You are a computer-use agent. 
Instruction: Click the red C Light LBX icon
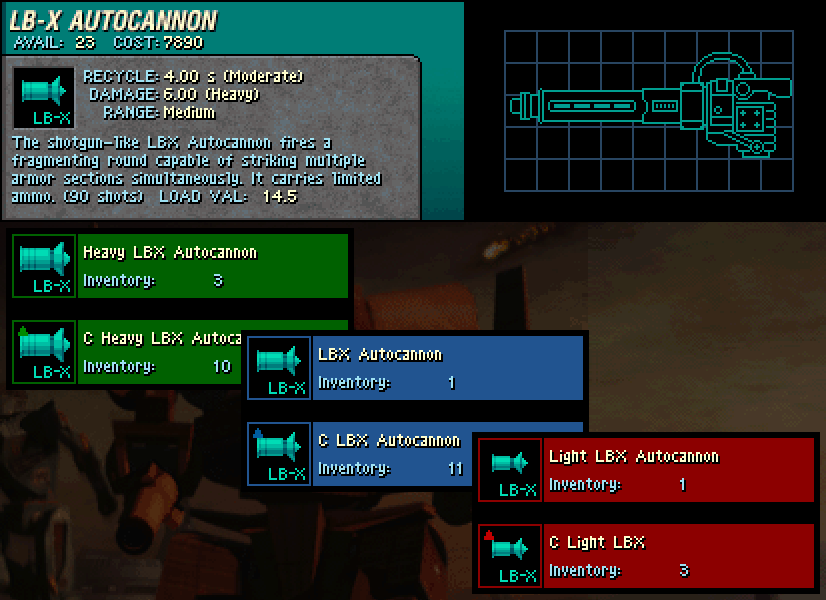[x=510, y=557]
